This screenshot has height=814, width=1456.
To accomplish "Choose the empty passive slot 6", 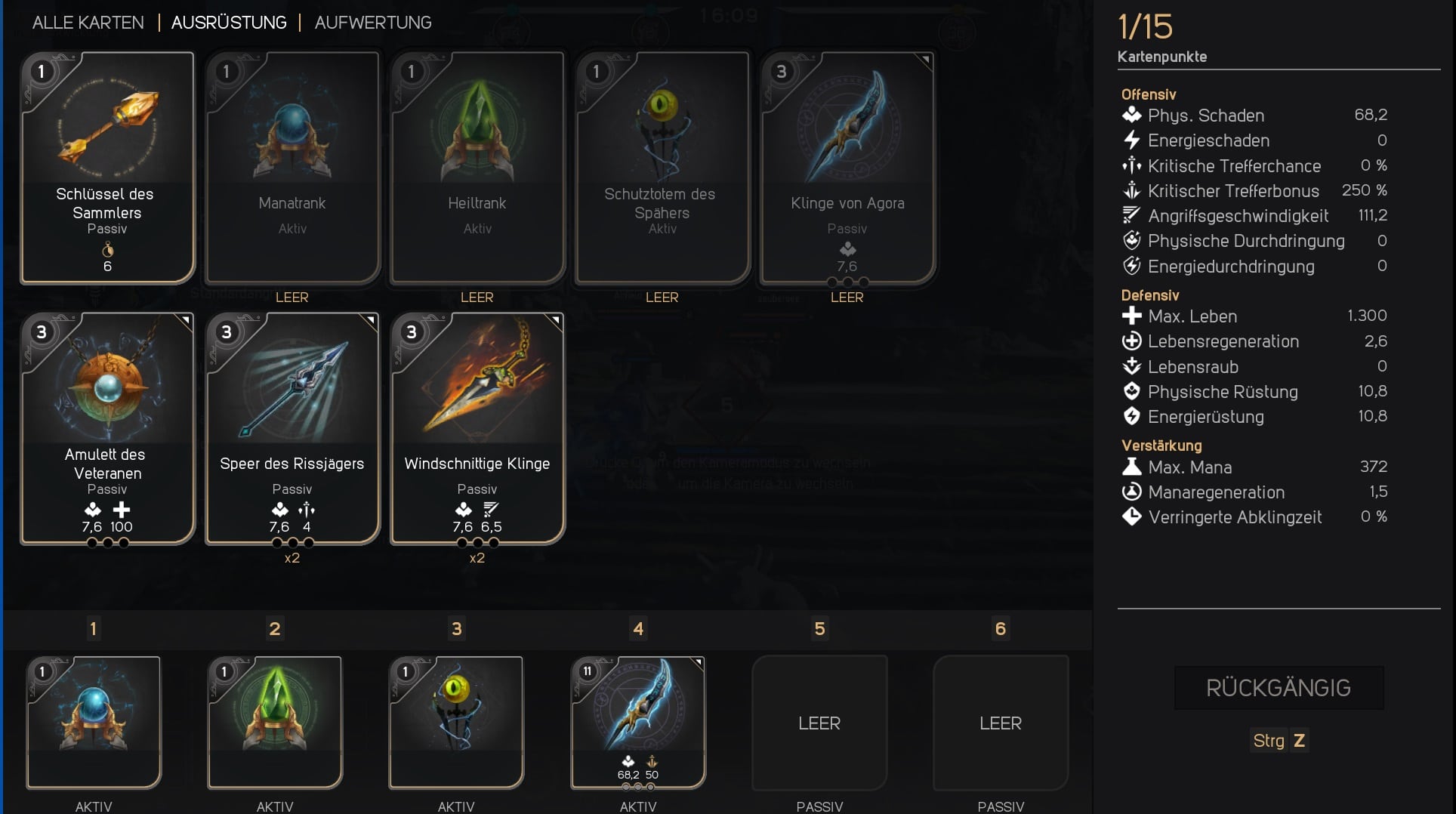I will 1001,723.
